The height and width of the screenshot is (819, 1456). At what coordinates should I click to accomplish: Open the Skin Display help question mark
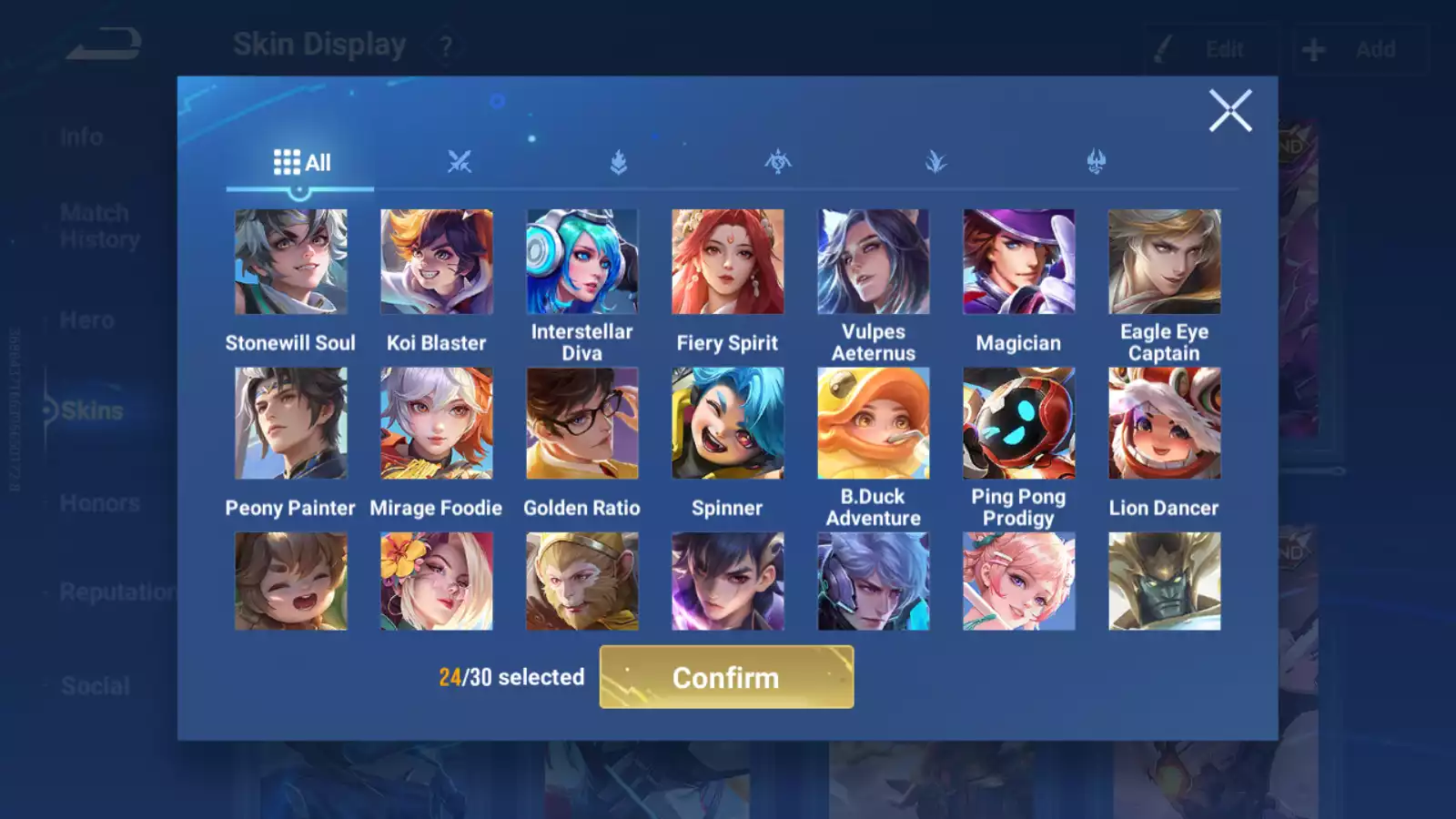pyautogui.click(x=445, y=45)
